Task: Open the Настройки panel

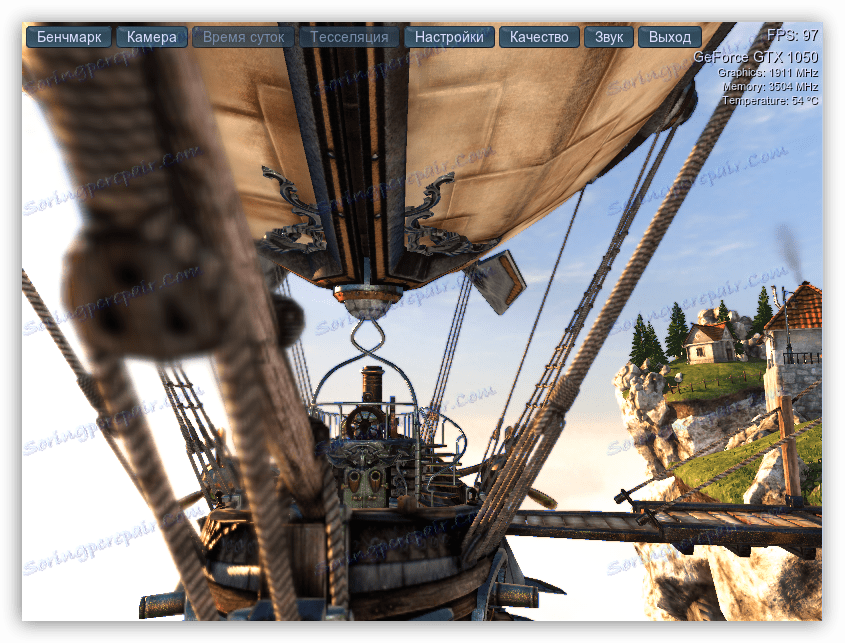Action: 449,37
